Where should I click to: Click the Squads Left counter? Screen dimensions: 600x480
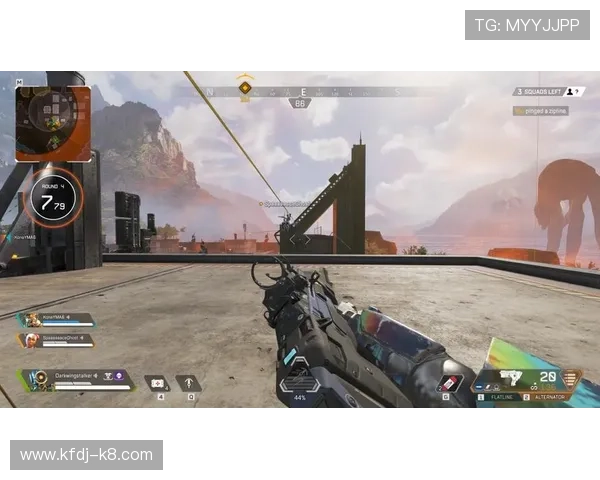(x=541, y=92)
